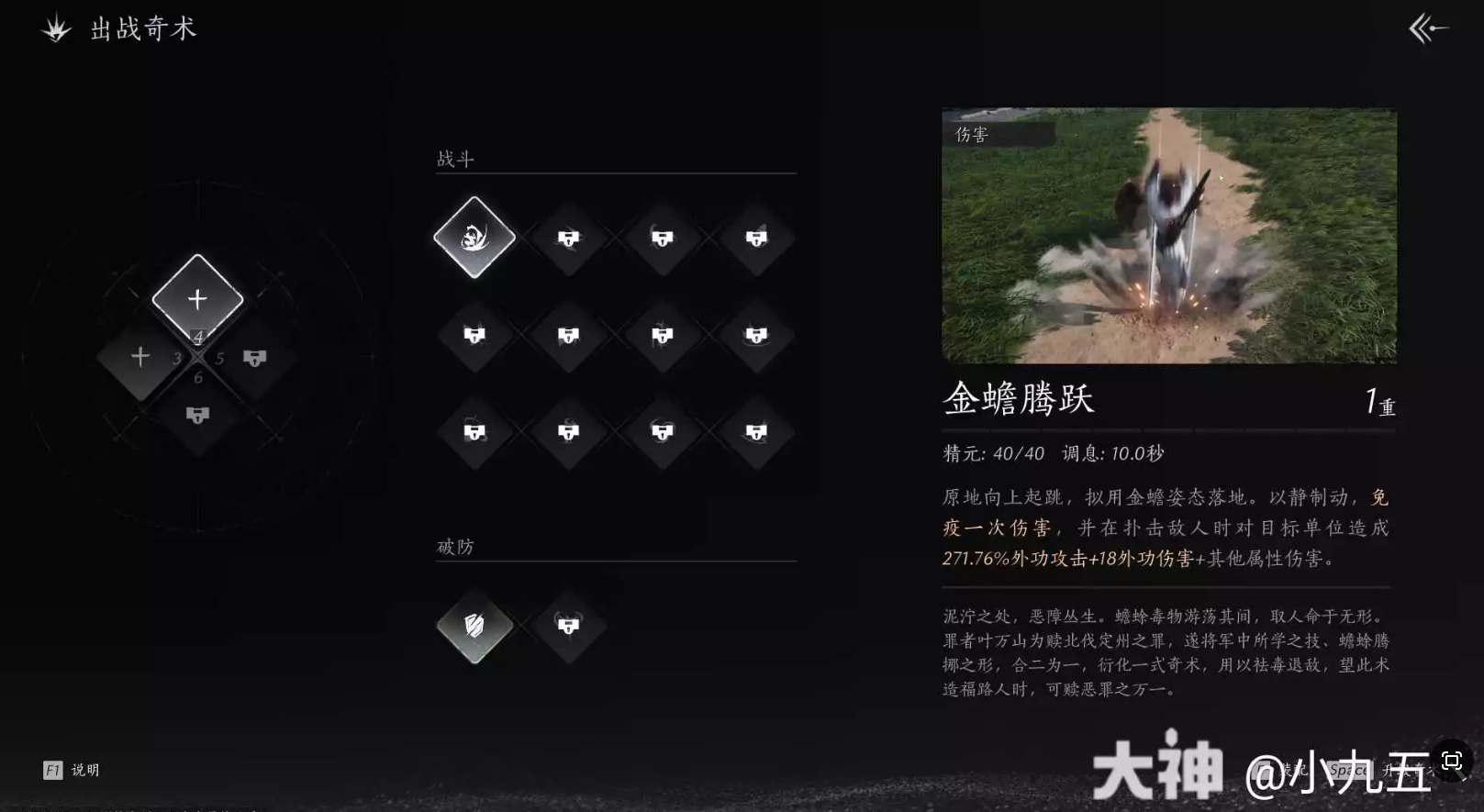Click the screenshot capture icon at bottom right

[x=1452, y=761]
